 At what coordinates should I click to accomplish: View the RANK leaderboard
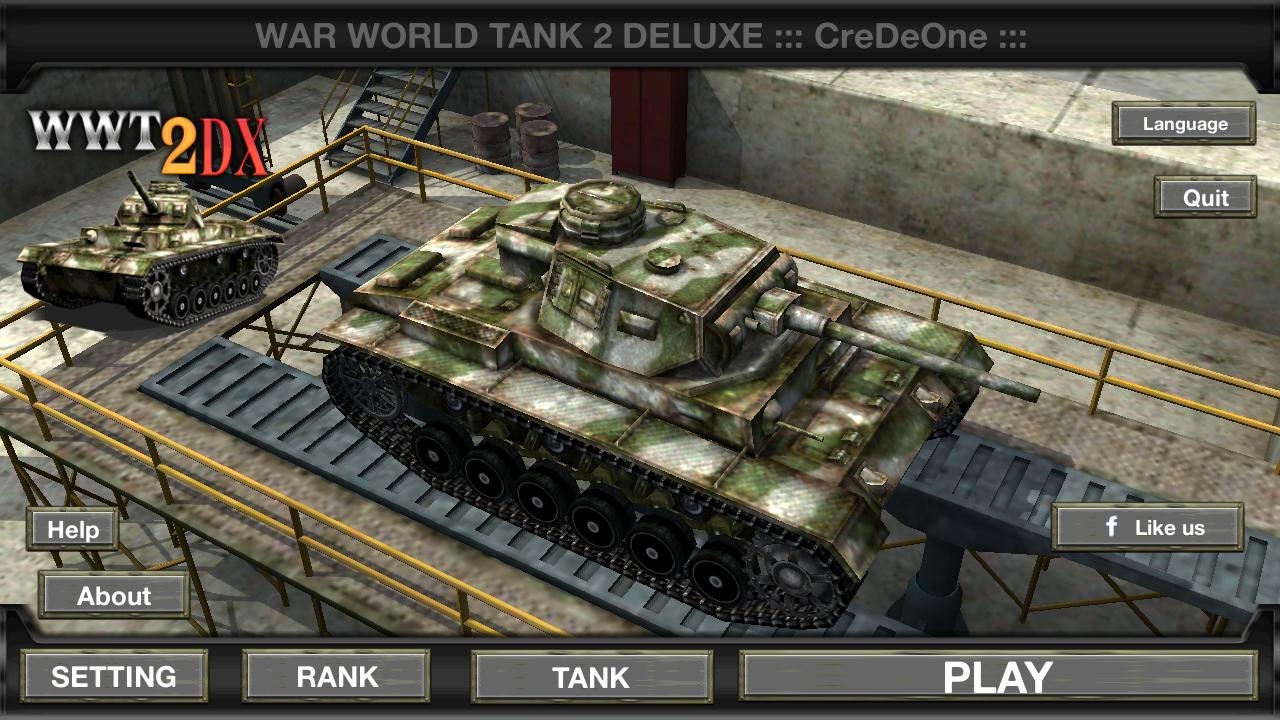pos(336,676)
